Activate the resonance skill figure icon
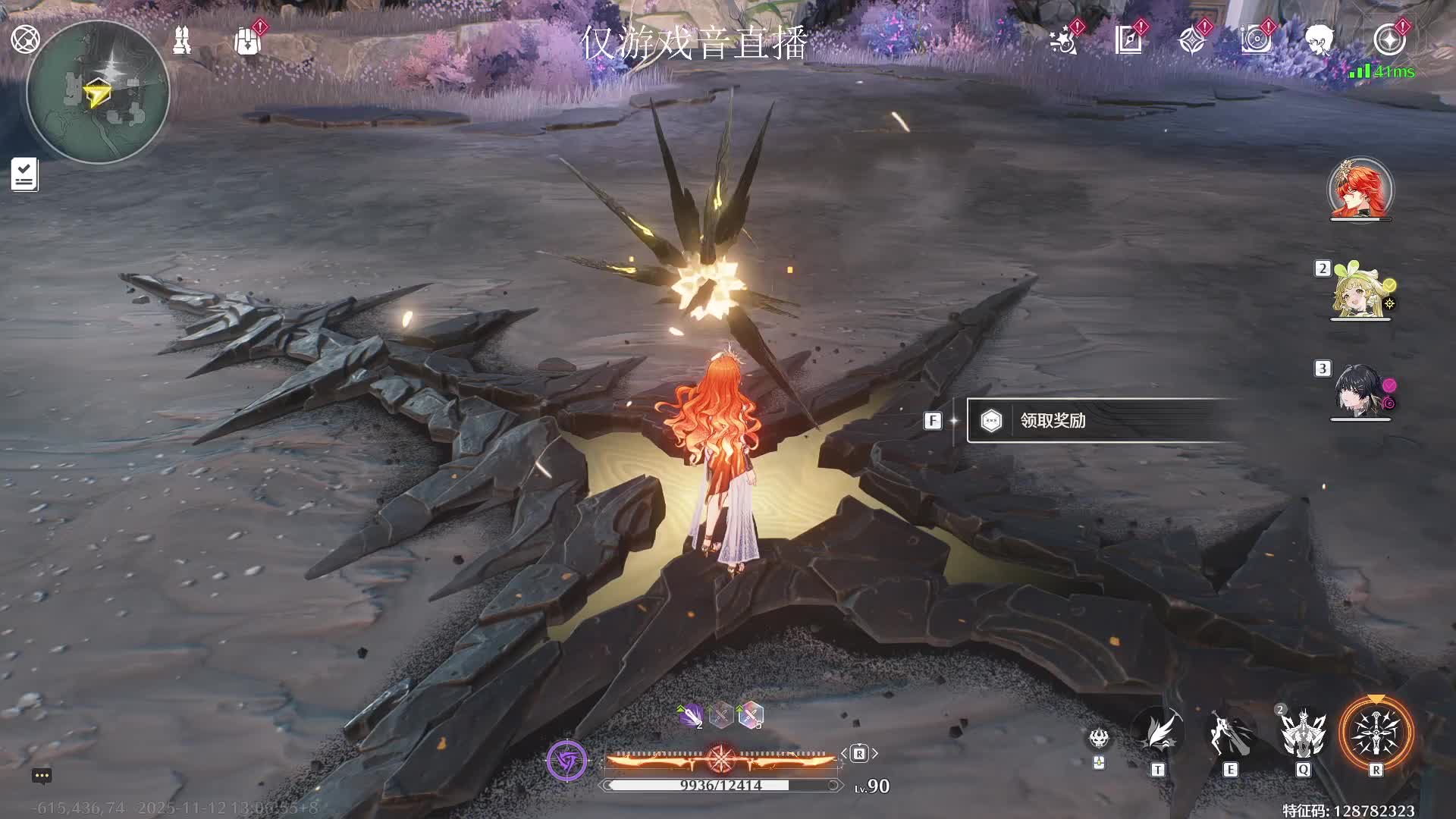Screen dimensions: 1456x819 (x=1230, y=734)
